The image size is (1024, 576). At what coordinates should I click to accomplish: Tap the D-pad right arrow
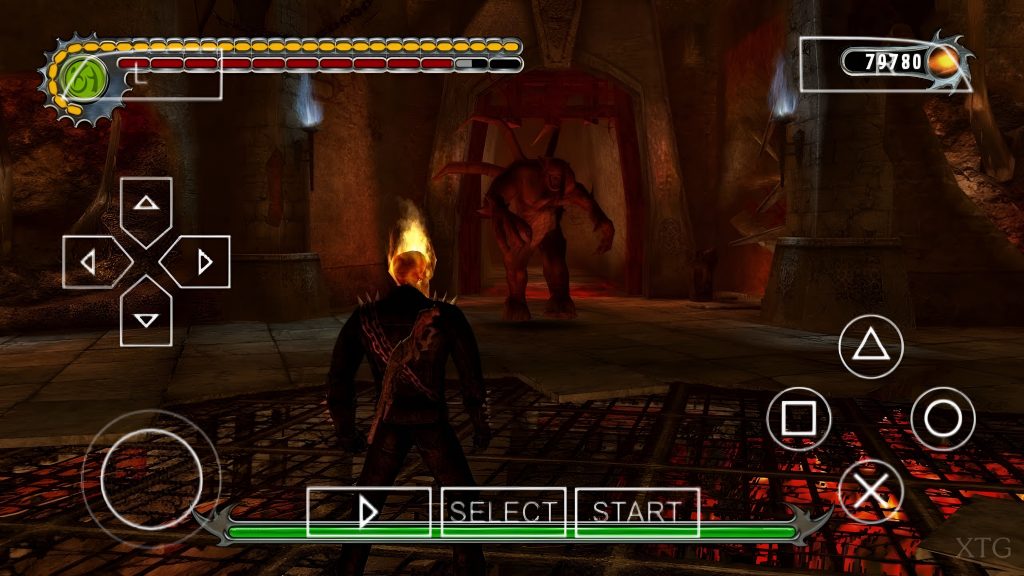pyautogui.click(x=203, y=262)
